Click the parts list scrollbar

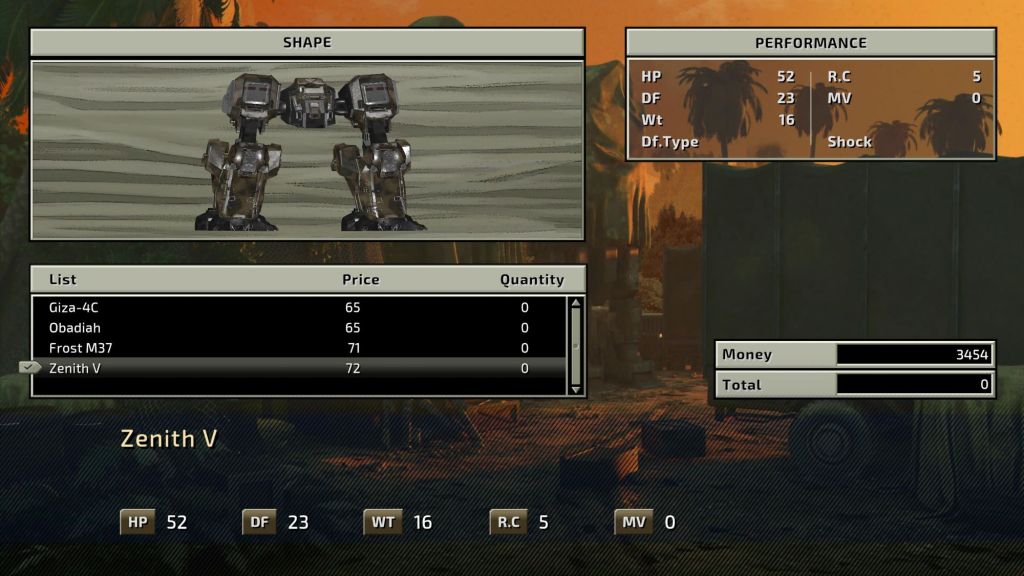[x=575, y=345]
